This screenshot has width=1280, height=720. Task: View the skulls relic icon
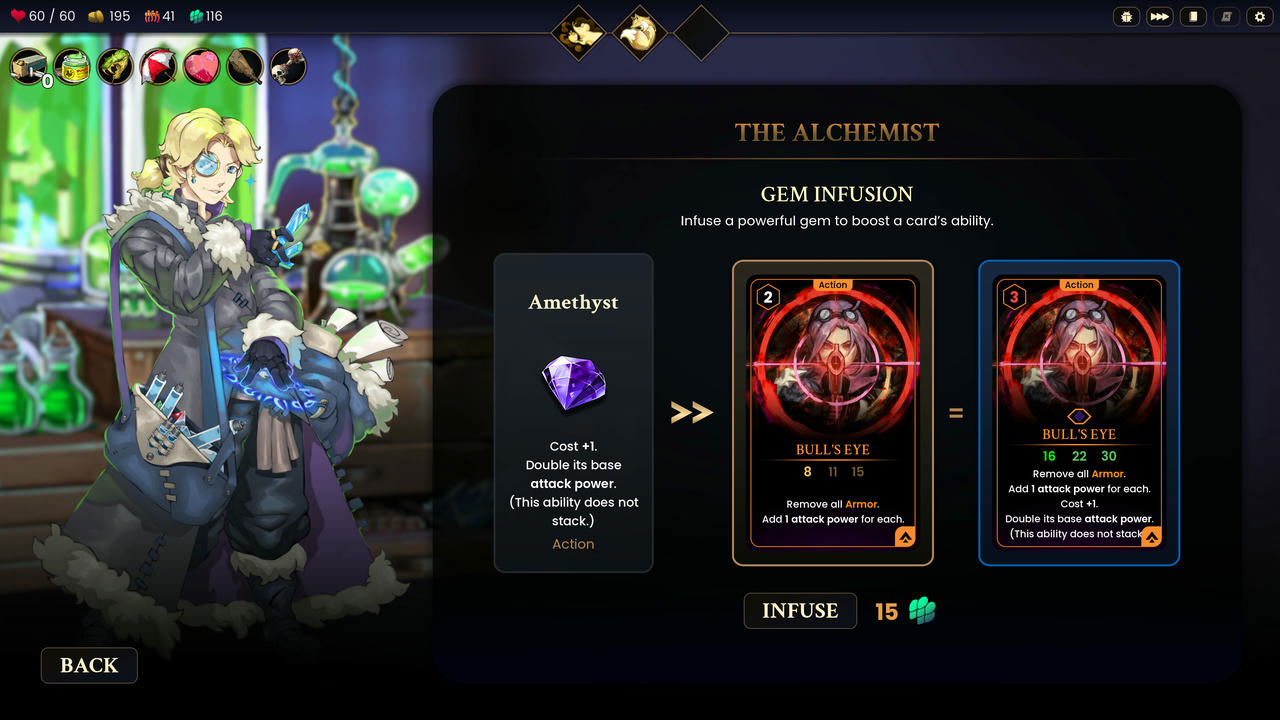tap(289, 67)
